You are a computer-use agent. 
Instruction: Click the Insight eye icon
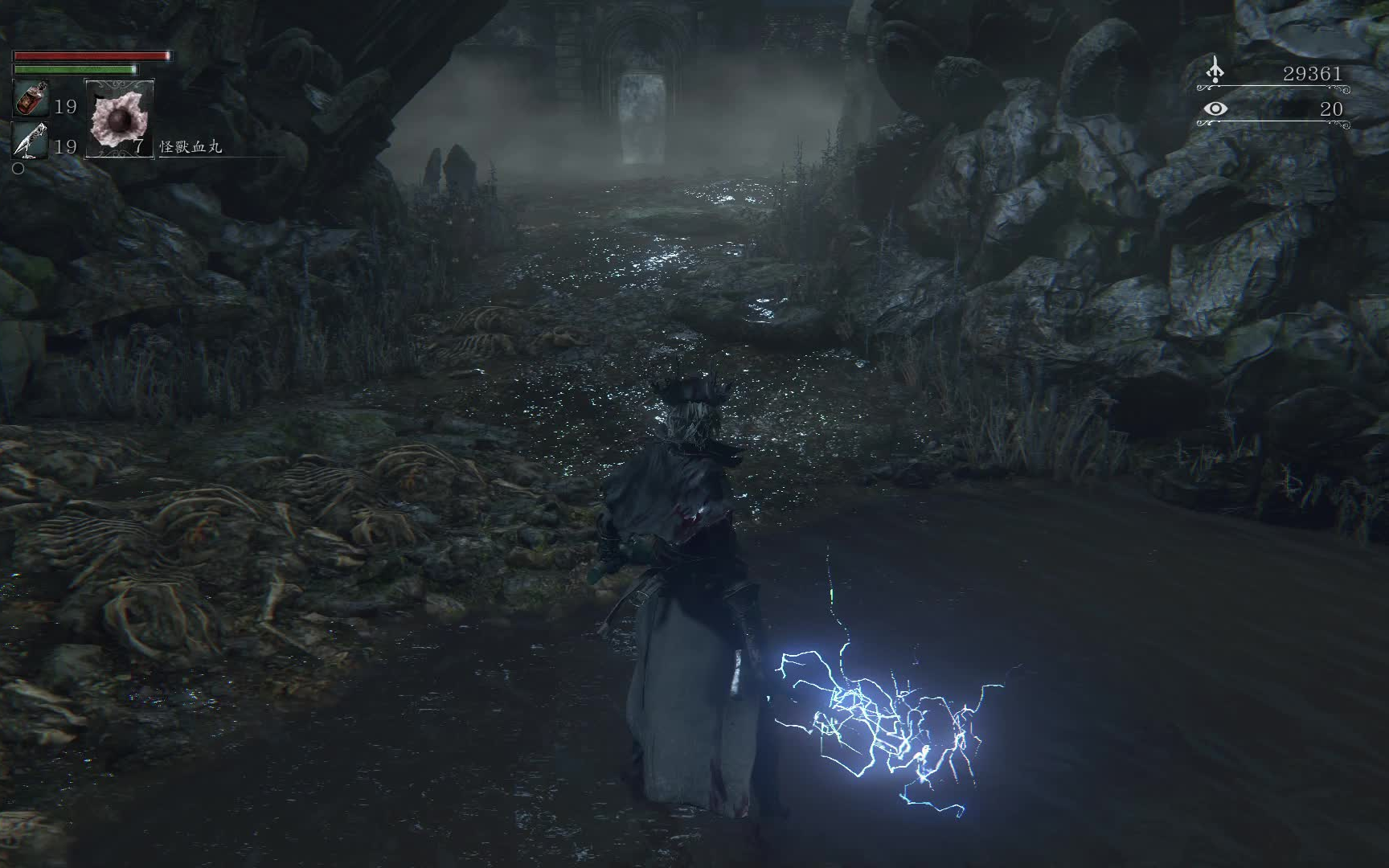(x=1215, y=108)
